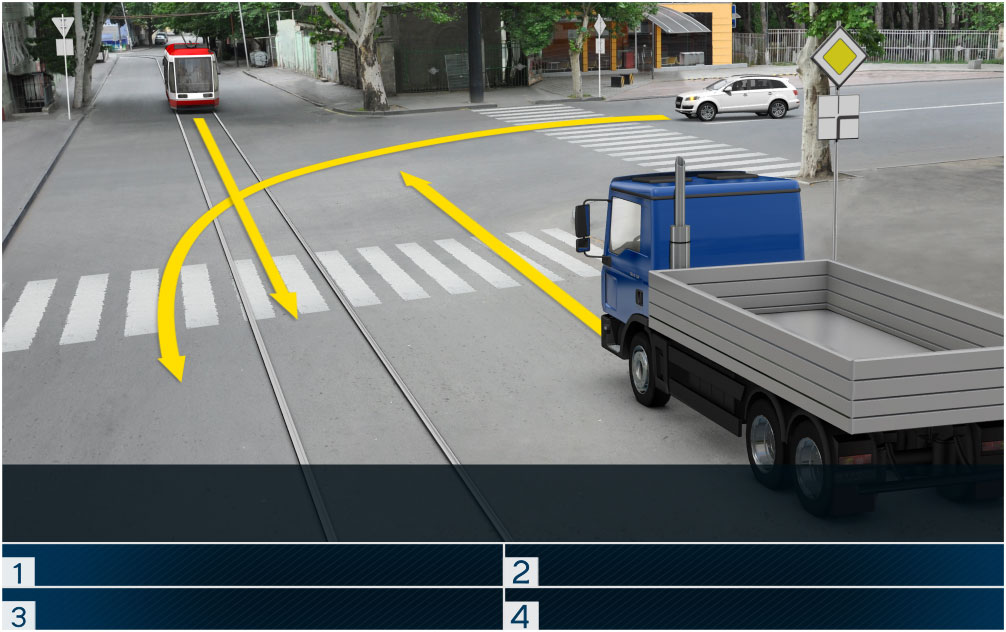Pick answer option 3
Image resolution: width=1006 pixels, height=632 pixels.
pos(252,610)
